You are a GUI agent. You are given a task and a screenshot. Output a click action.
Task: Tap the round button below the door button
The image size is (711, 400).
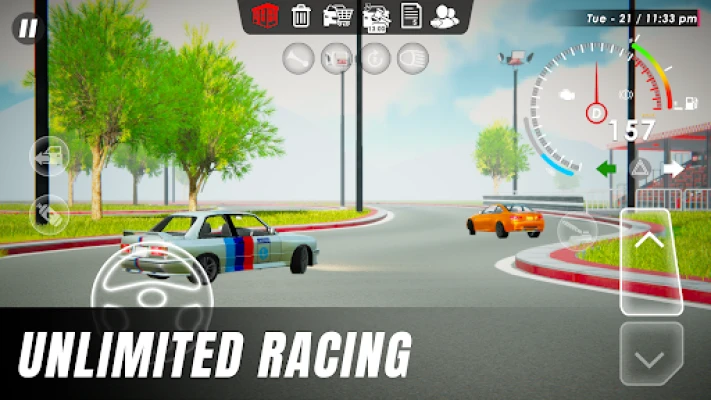48,212
